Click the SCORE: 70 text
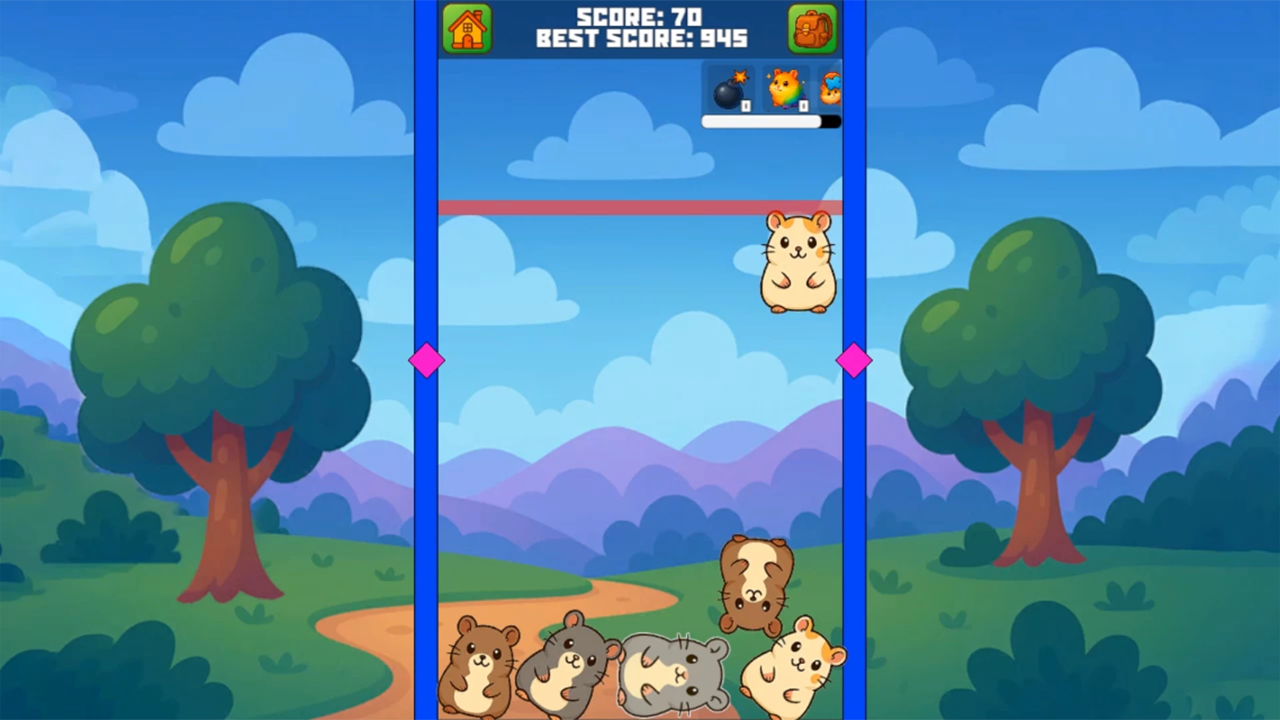 coord(640,16)
